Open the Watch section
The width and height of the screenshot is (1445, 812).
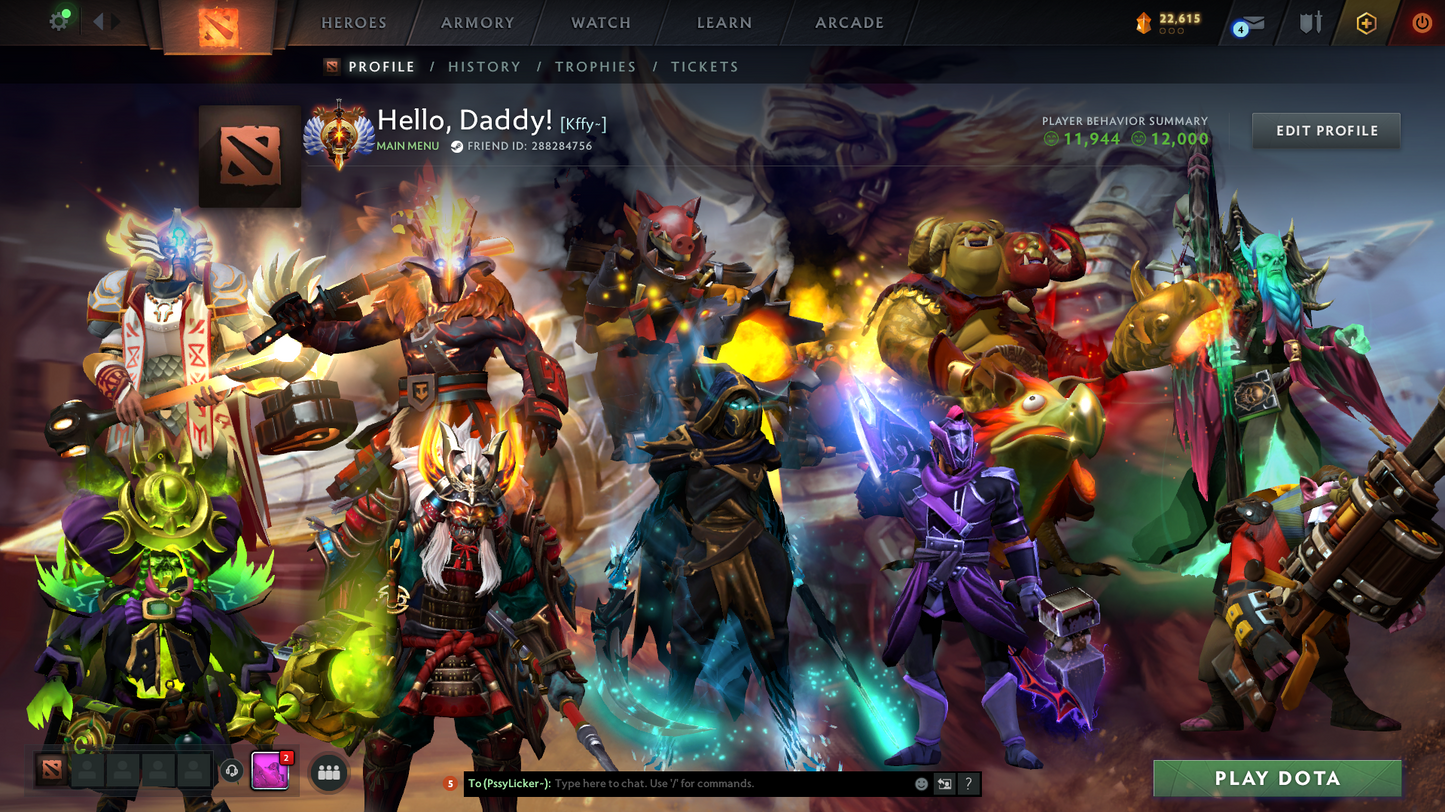point(600,23)
